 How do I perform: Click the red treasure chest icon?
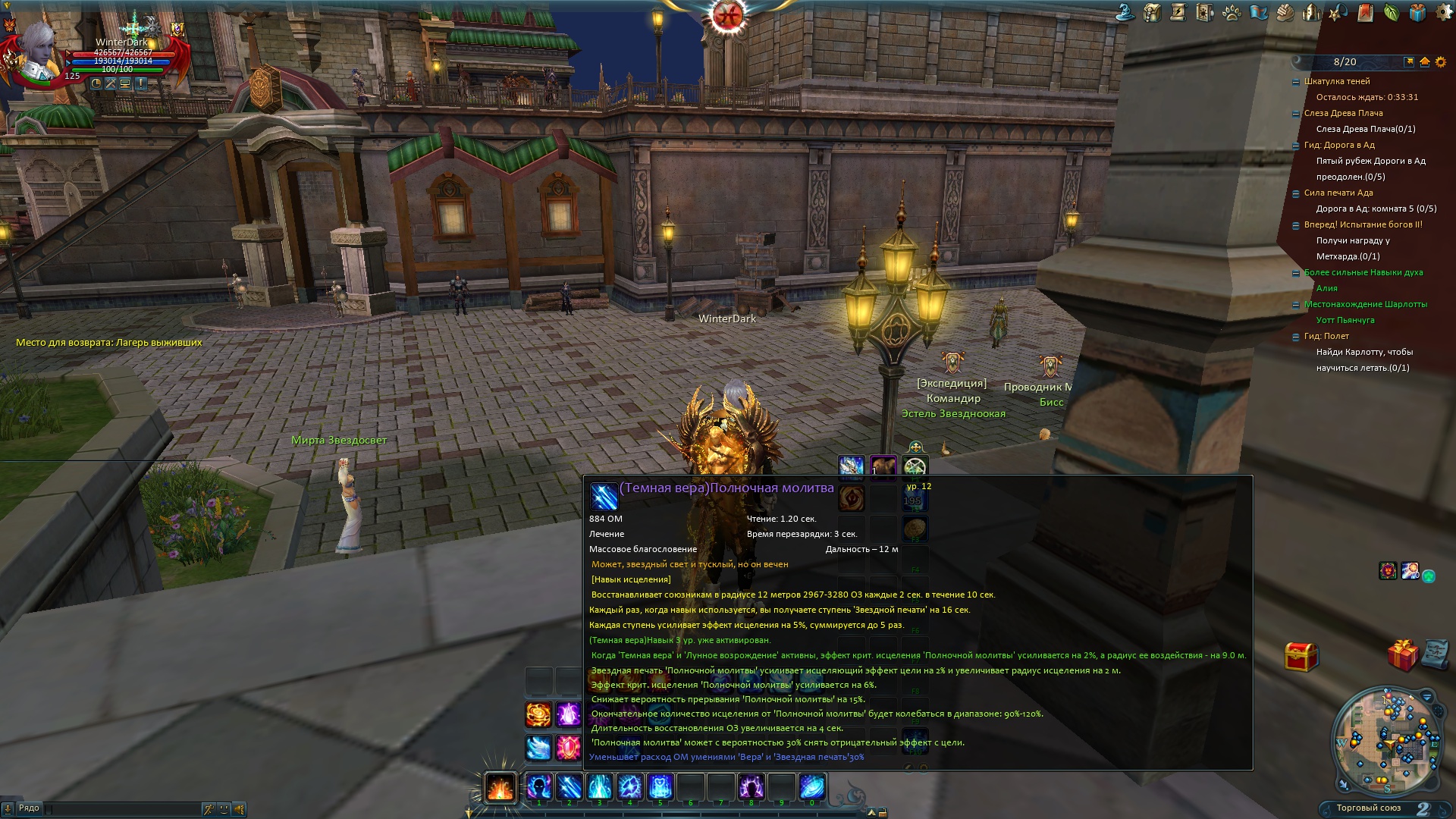pyautogui.click(x=1301, y=657)
